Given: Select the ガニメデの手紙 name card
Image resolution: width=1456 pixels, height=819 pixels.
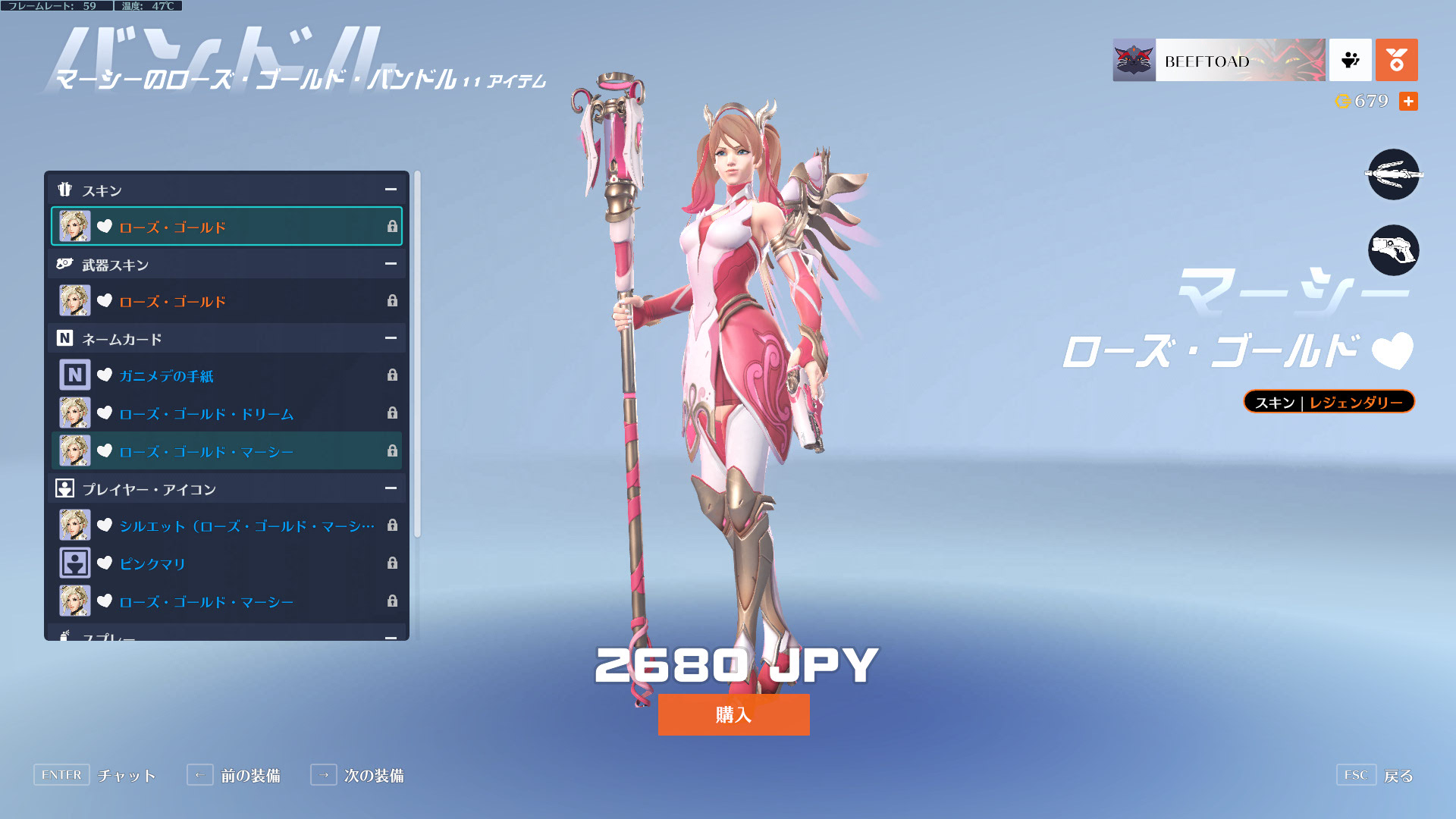Looking at the screenshot, I should 226,375.
